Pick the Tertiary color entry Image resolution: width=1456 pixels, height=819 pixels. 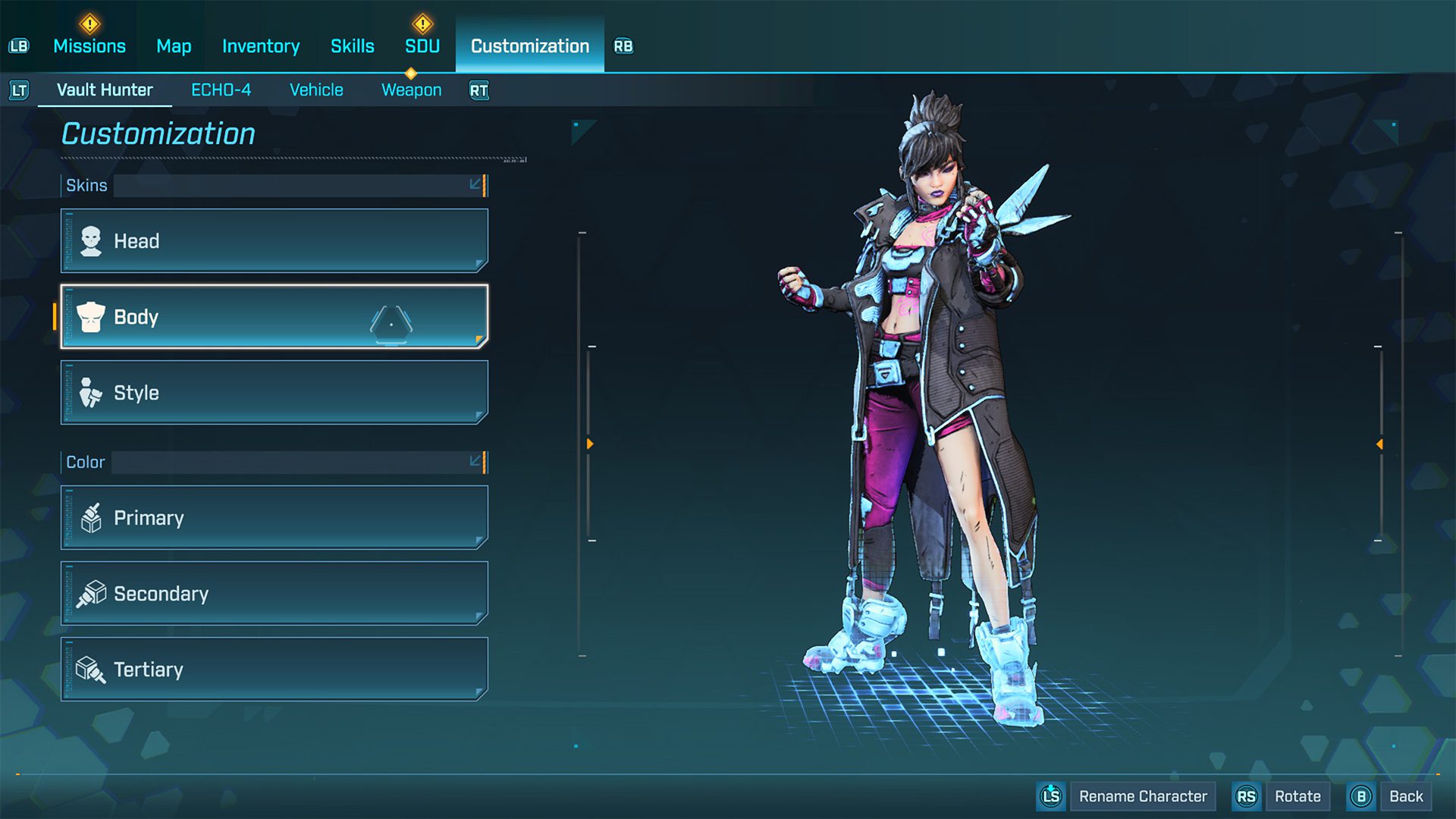coord(274,670)
